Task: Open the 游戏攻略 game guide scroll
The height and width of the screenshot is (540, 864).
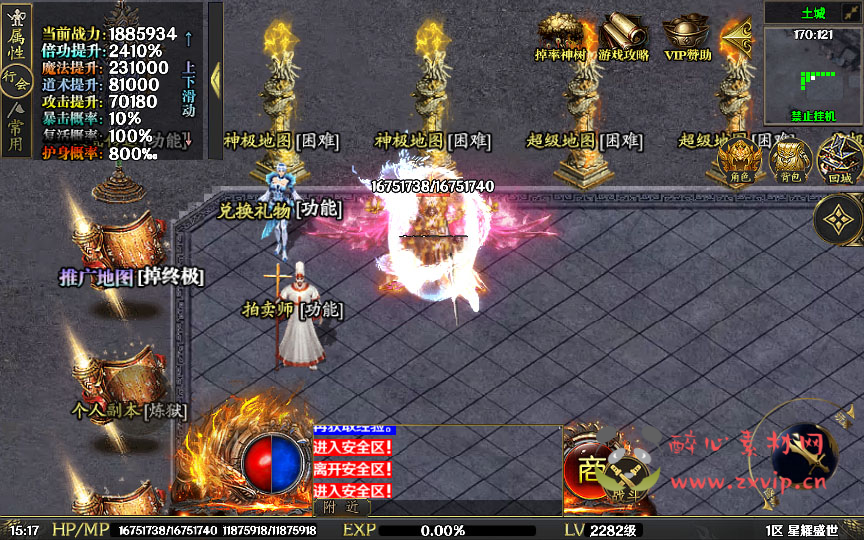Action: tap(624, 39)
